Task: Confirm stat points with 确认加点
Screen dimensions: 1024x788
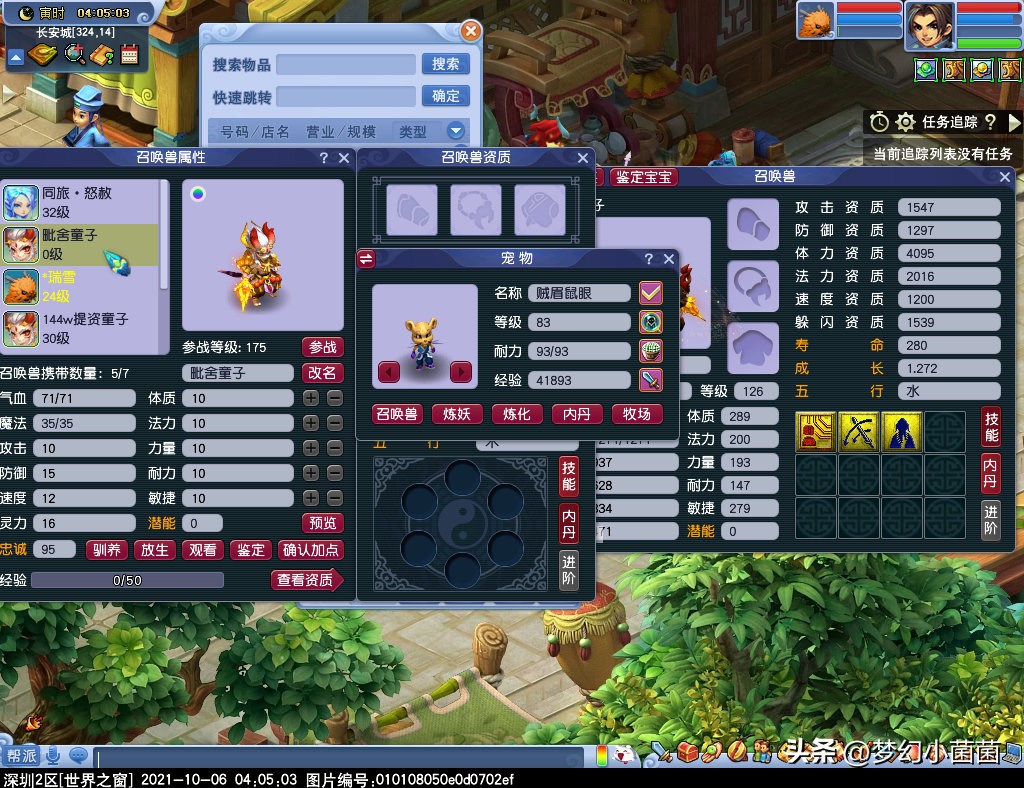Action: point(311,550)
